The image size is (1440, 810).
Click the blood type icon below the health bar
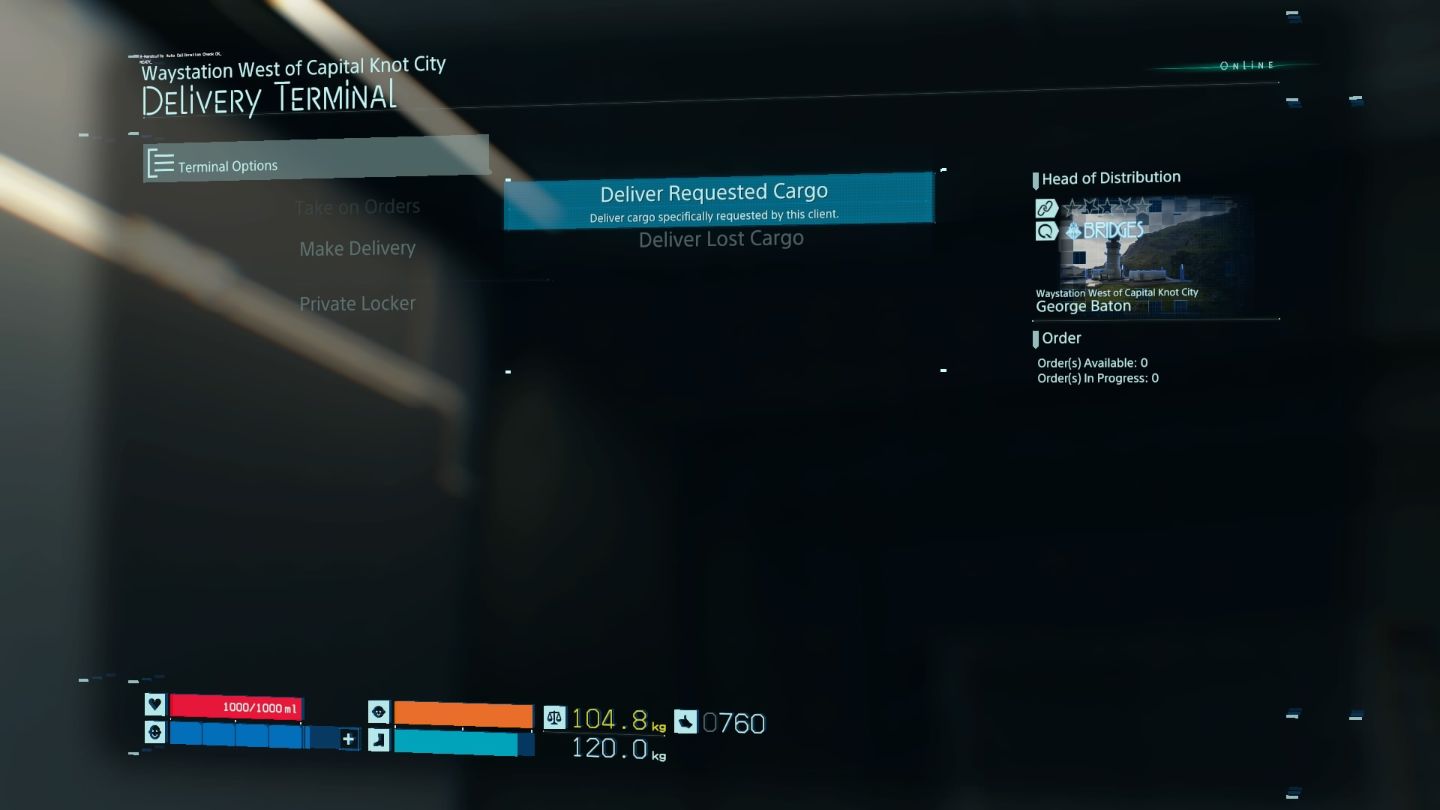pos(154,733)
